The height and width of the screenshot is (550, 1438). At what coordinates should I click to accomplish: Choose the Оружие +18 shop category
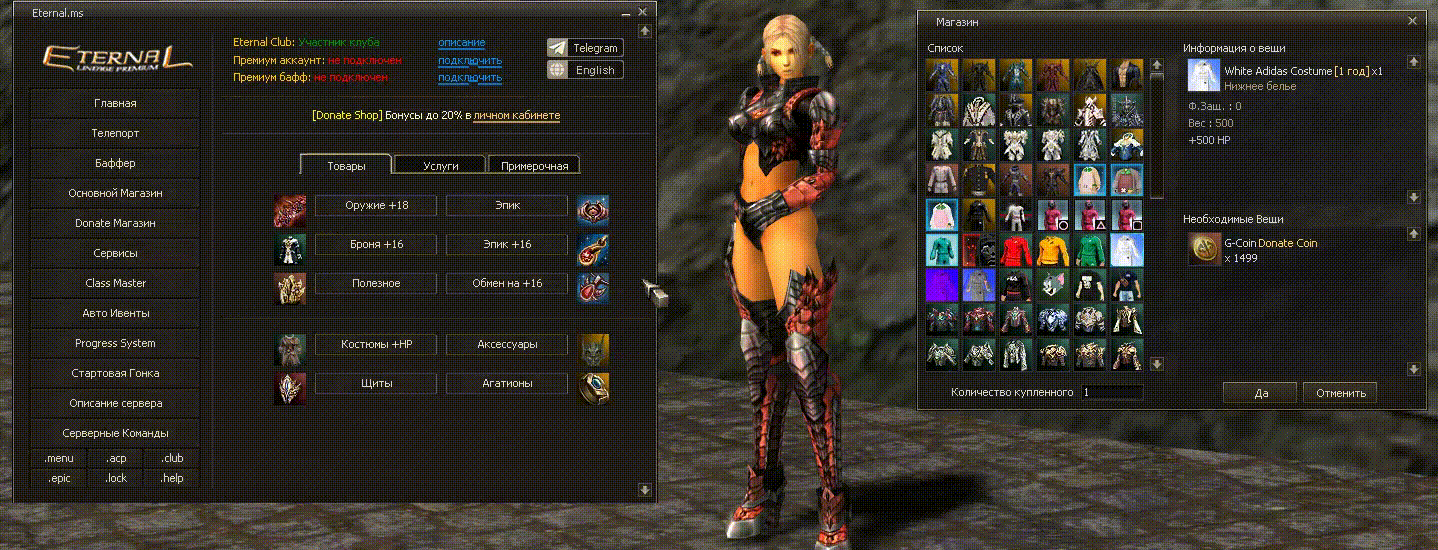pos(376,205)
